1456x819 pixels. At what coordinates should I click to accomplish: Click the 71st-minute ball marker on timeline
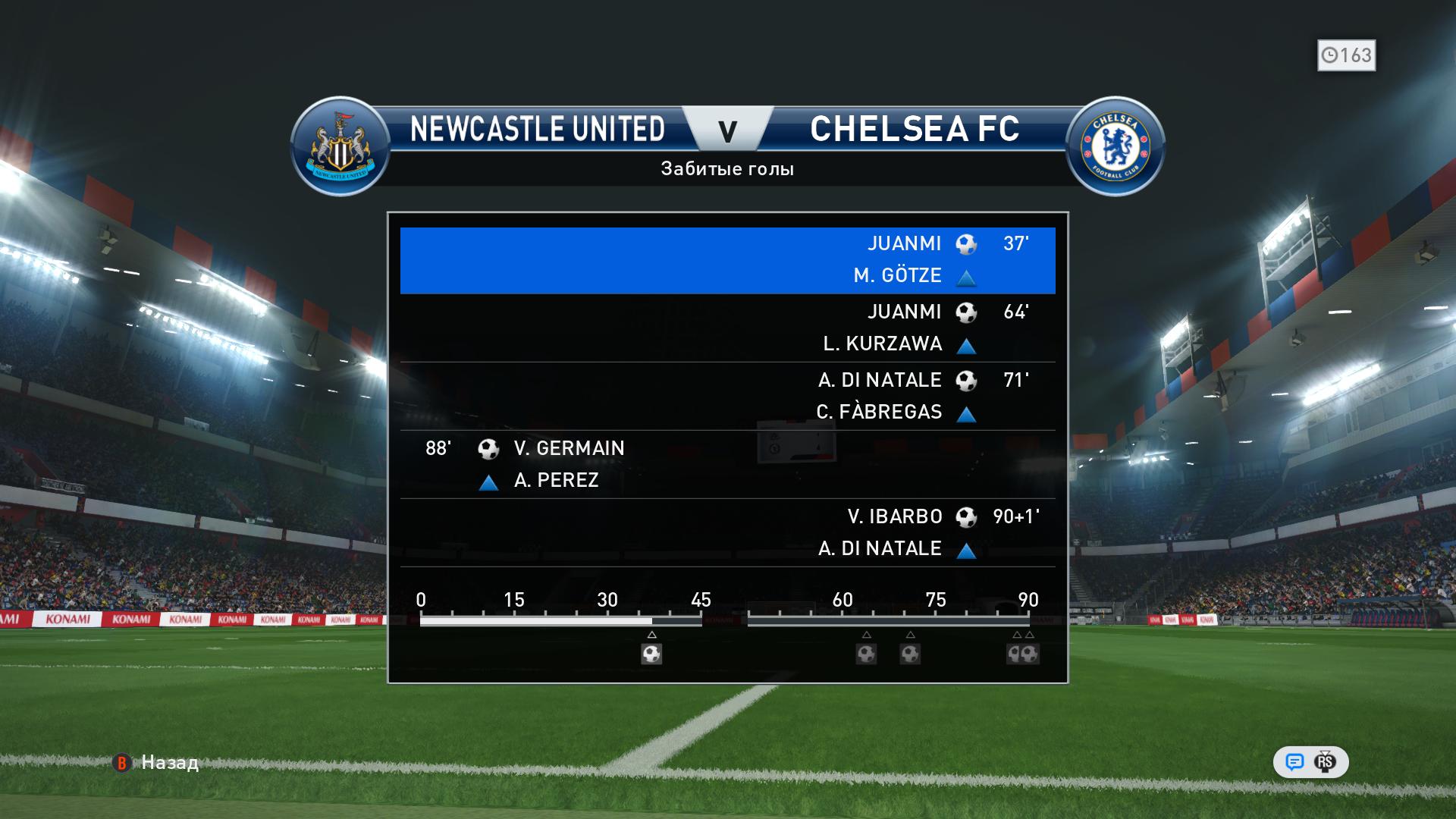pyautogui.click(x=910, y=654)
